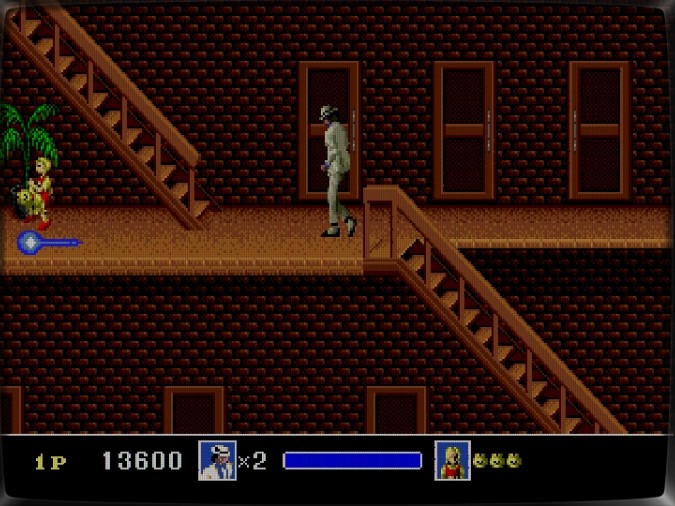
Task: Select the child portrait icon
Action: tap(452, 461)
